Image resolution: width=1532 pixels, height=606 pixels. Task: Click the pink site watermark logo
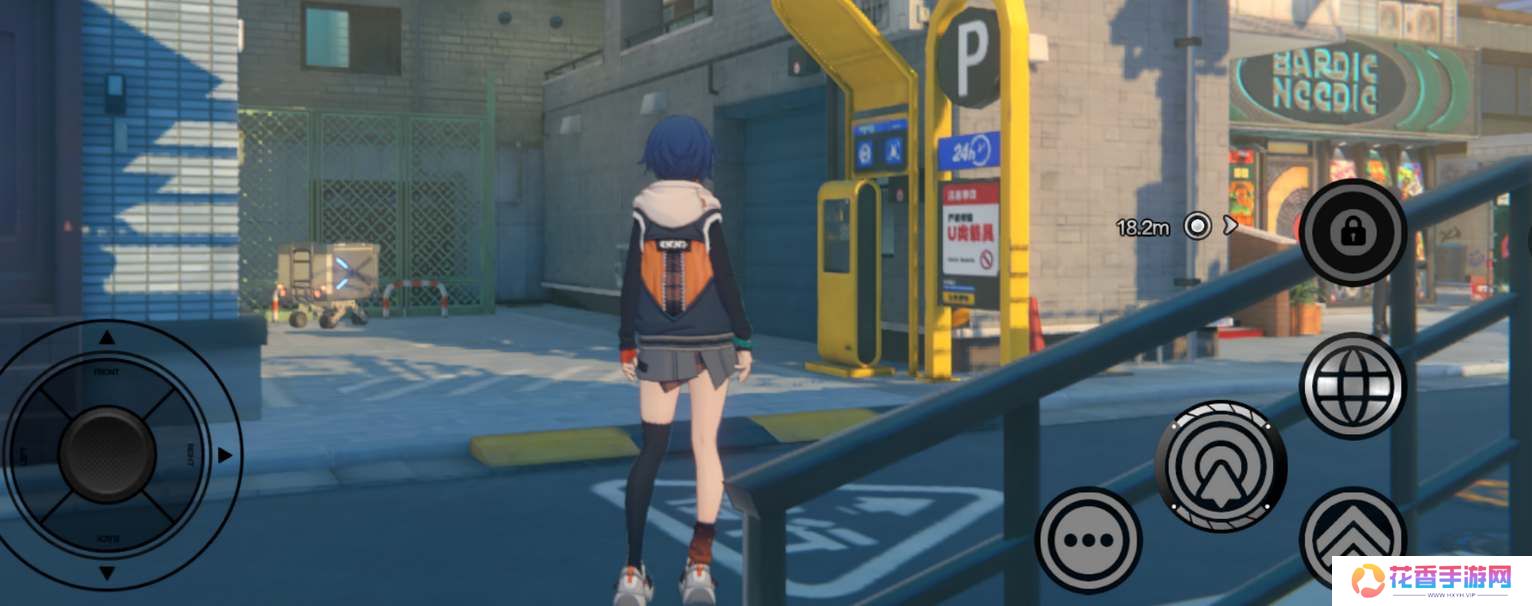[1432, 580]
